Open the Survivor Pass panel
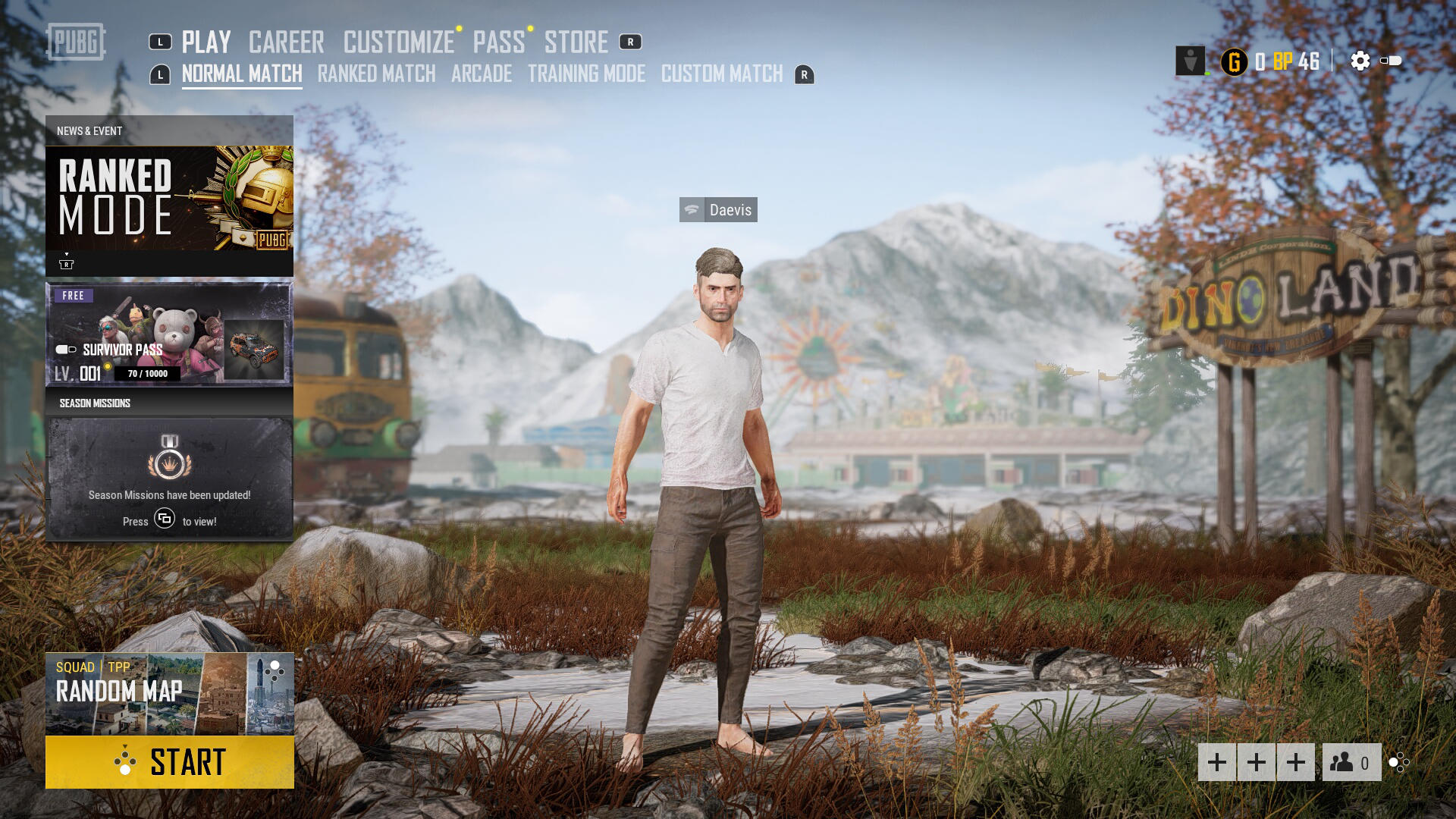 click(x=169, y=334)
